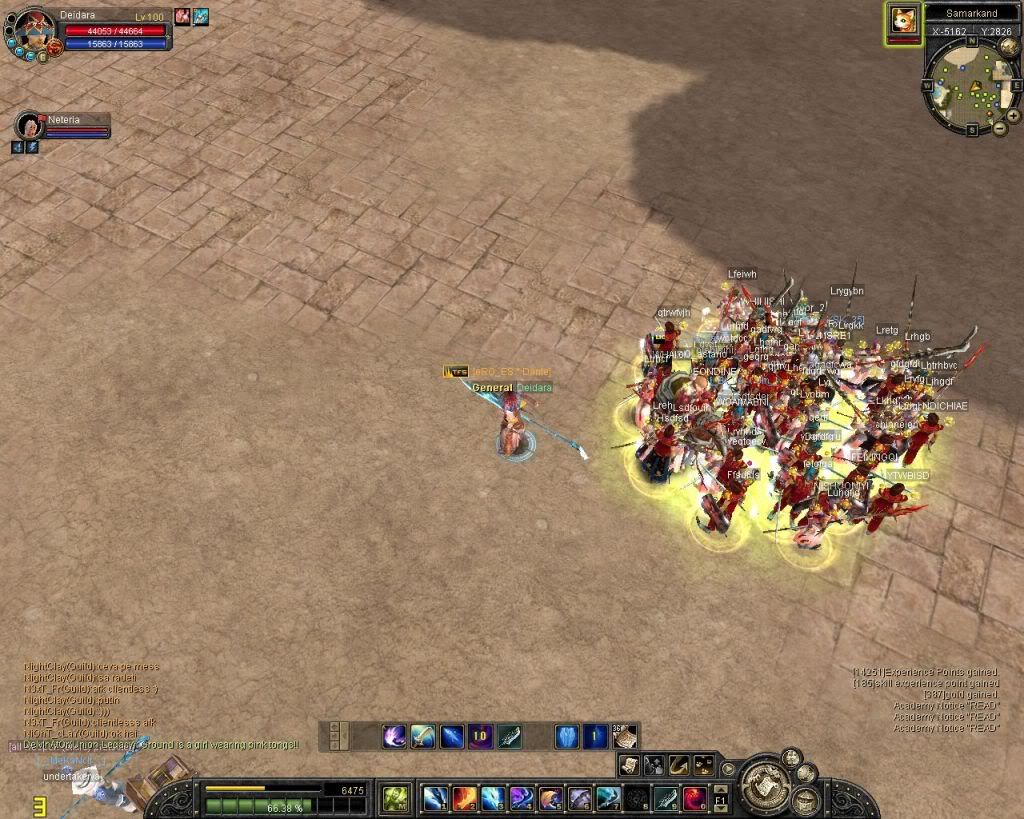Cast the ice skill in slot 3
The image size is (1024, 819).
point(493,798)
